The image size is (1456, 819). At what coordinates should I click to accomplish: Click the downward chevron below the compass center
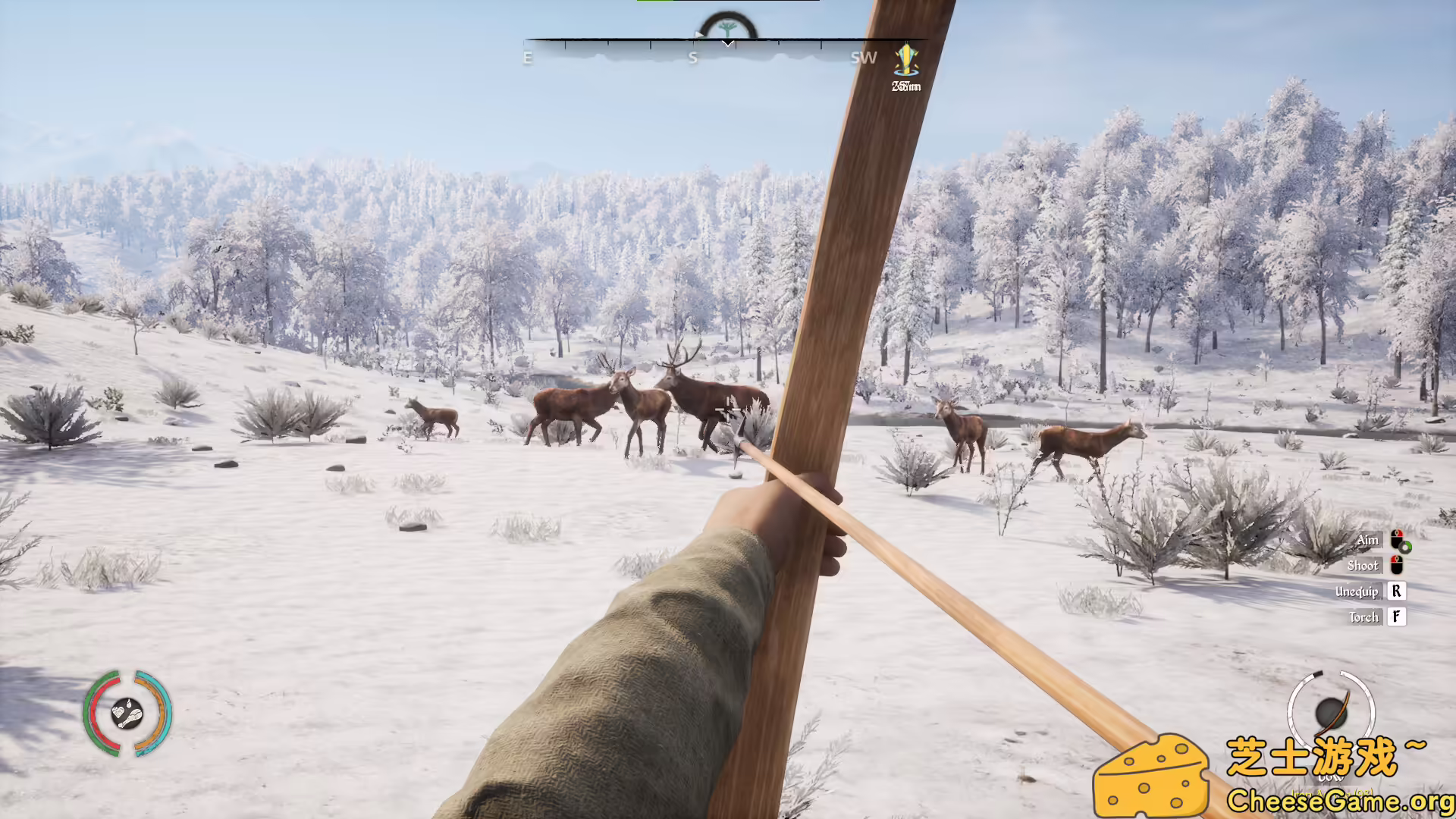pos(727,42)
